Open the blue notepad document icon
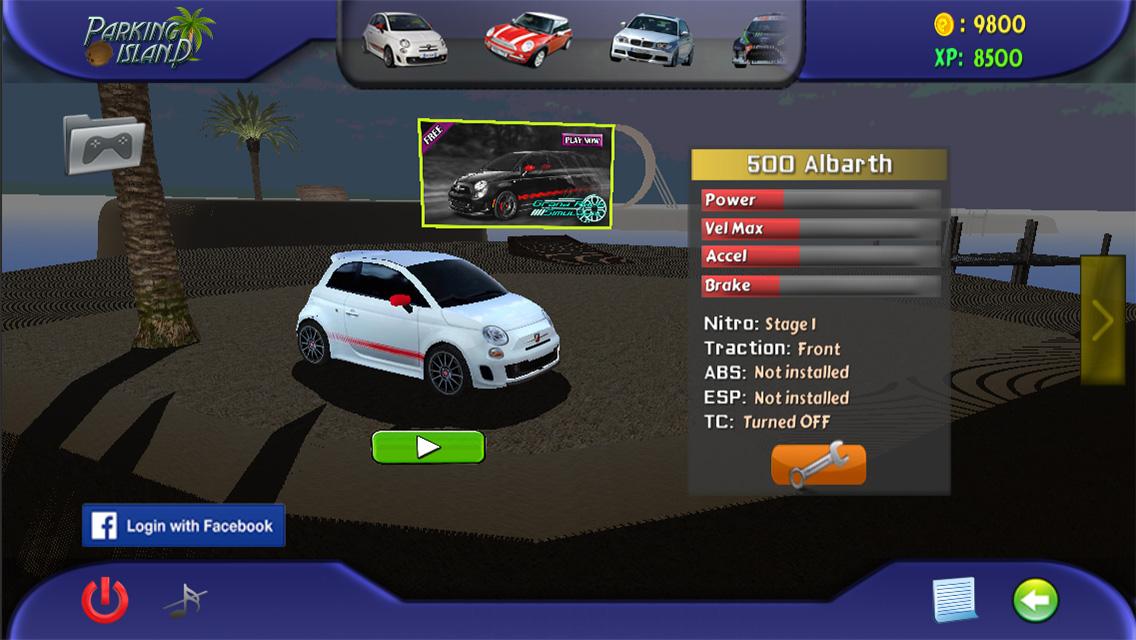The image size is (1136, 640). (x=954, y=600)
